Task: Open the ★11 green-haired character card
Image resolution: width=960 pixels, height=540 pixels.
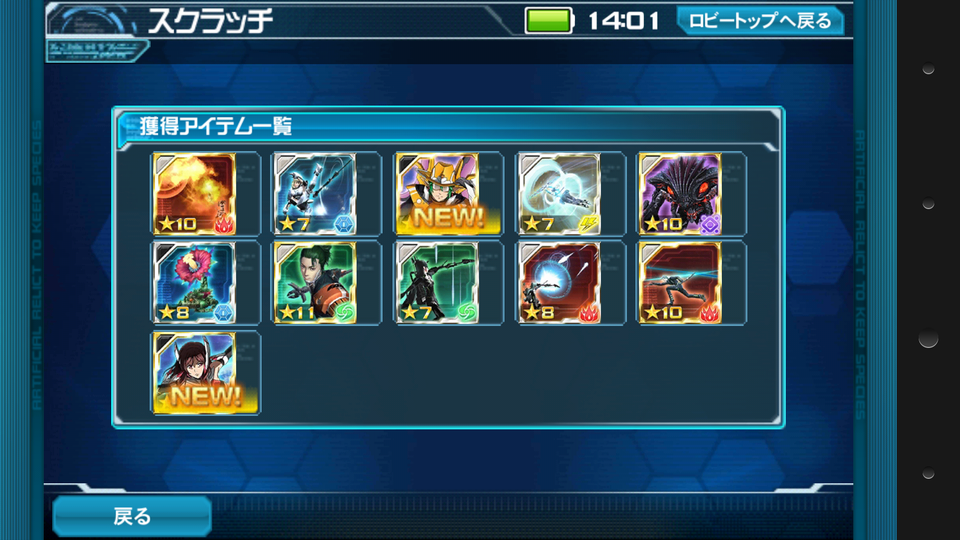Action: tap(315, 283)
